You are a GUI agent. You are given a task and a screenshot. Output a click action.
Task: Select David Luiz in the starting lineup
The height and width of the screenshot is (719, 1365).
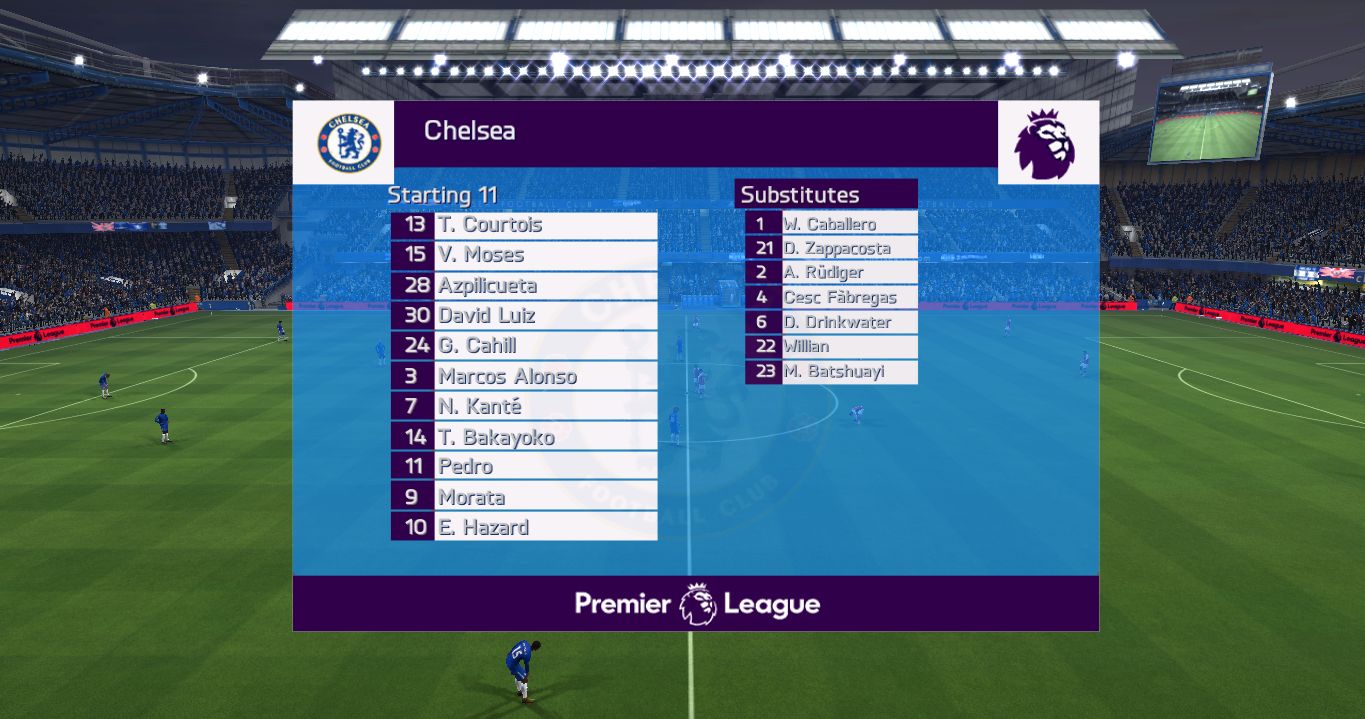[x=524, y=316]
